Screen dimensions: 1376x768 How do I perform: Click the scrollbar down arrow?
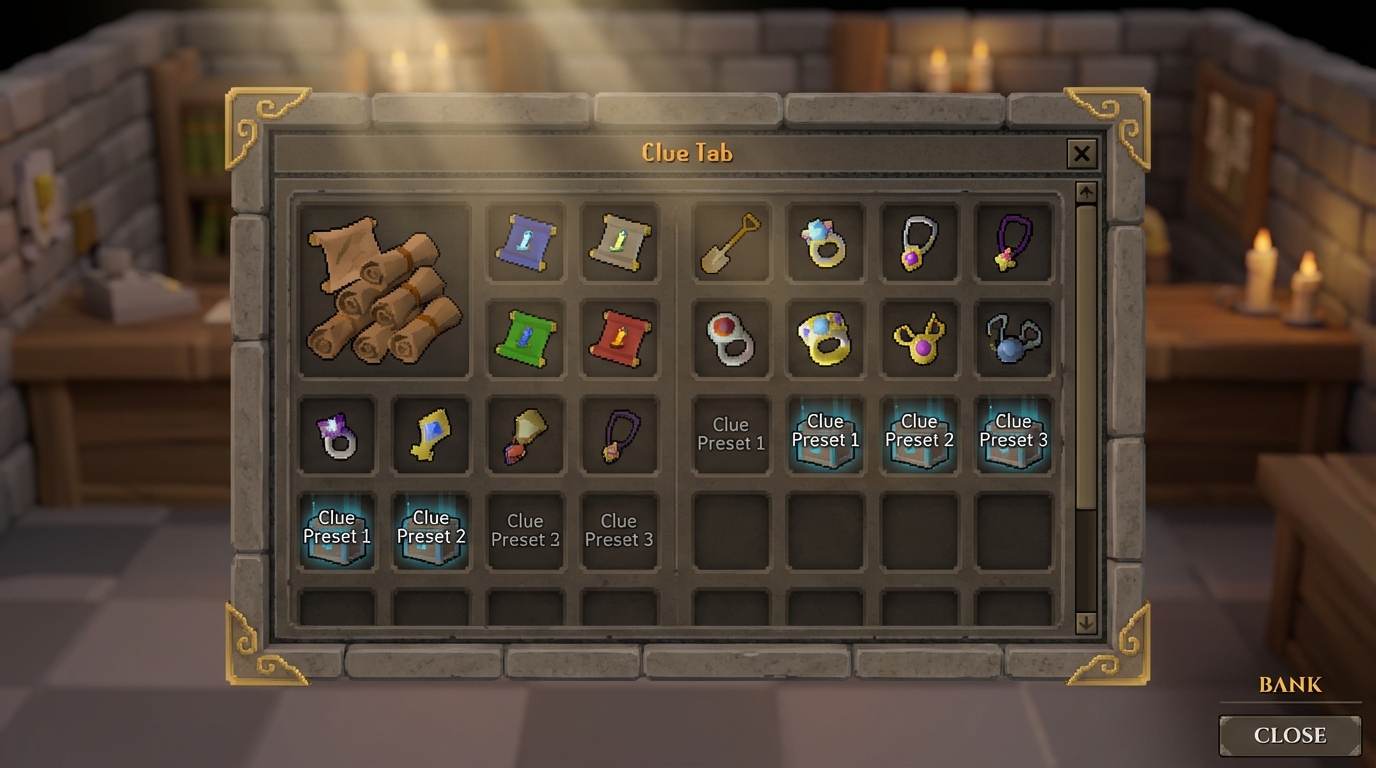point(1084,621)
